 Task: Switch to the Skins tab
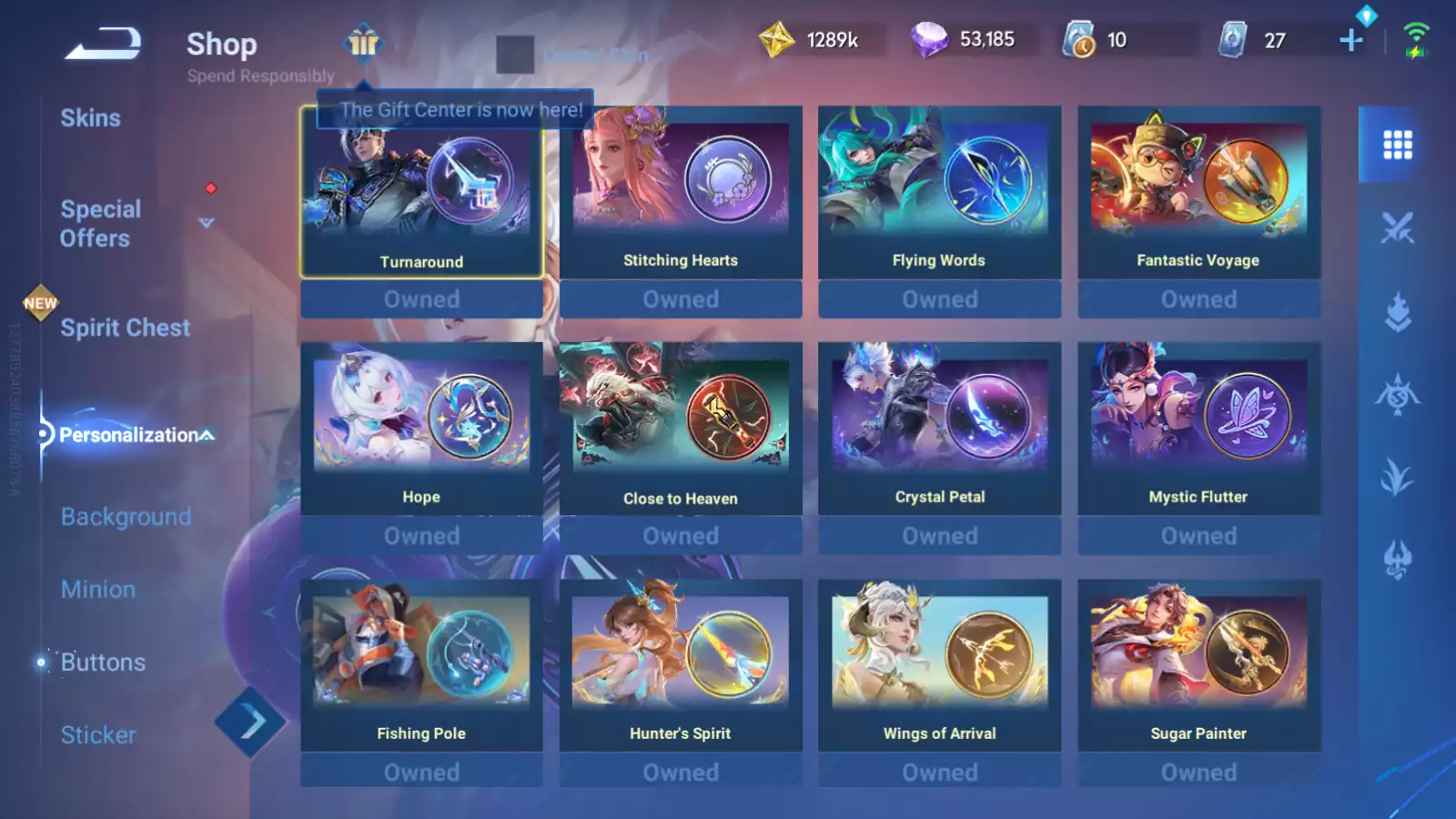pos(91,117)
